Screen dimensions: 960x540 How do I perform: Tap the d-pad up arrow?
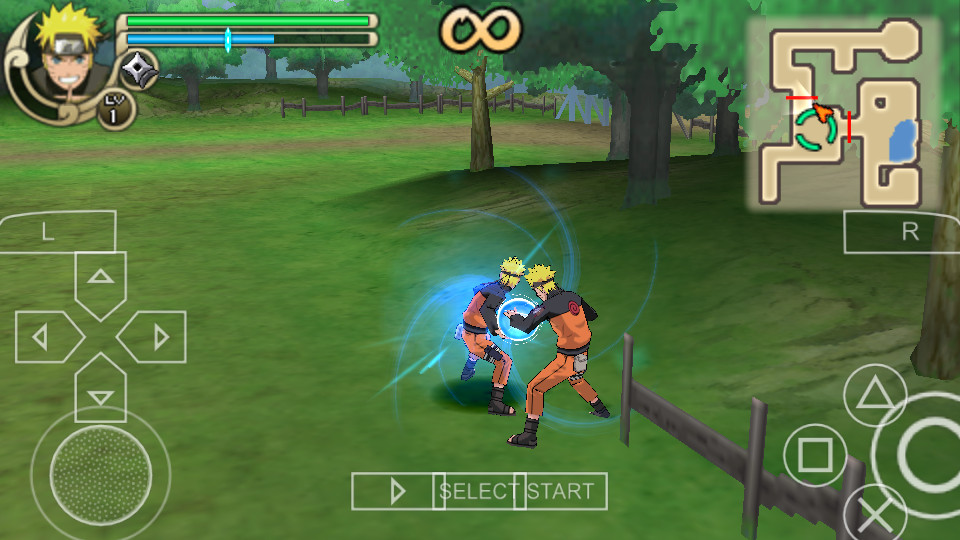pyautogui.click(x=100, y=280)
